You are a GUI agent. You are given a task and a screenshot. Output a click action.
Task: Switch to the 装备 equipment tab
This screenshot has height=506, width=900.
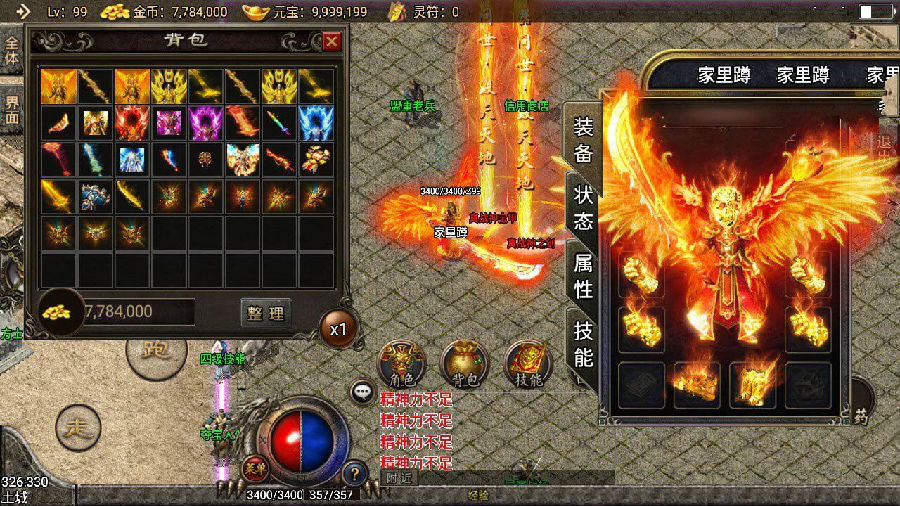pyautogui.click(x=583, y=140)
